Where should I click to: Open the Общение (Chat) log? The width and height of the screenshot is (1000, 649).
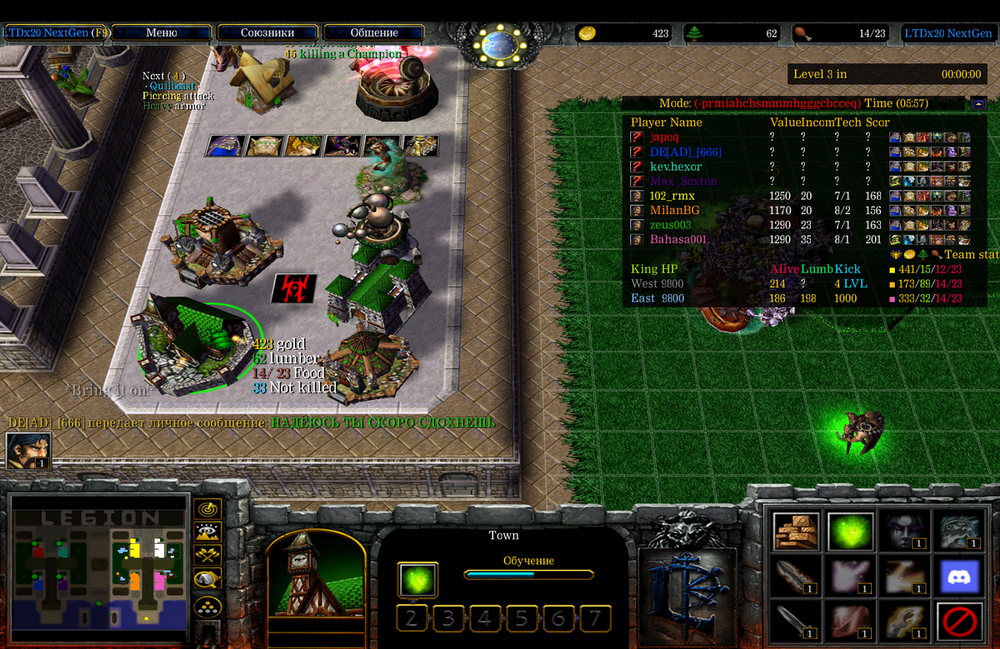coord(374,33)
